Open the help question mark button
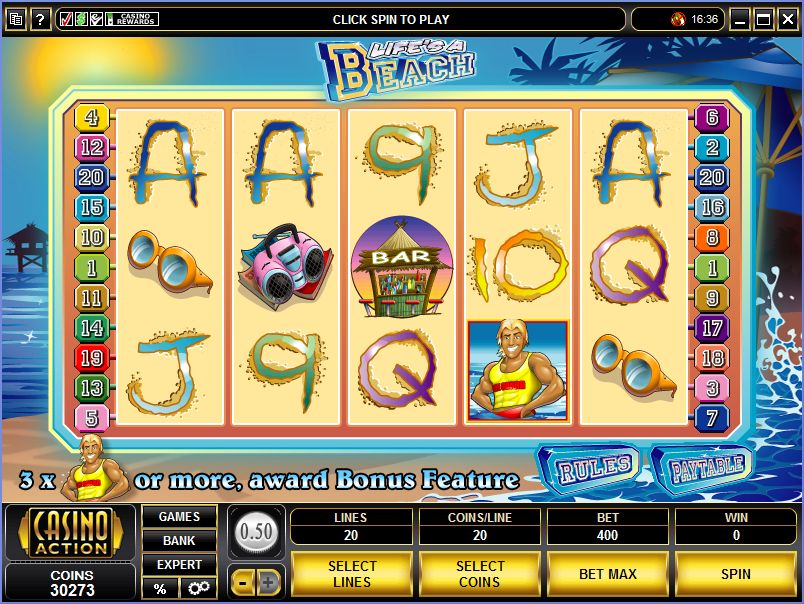804x604 pixels. click(x=41, y=19)
